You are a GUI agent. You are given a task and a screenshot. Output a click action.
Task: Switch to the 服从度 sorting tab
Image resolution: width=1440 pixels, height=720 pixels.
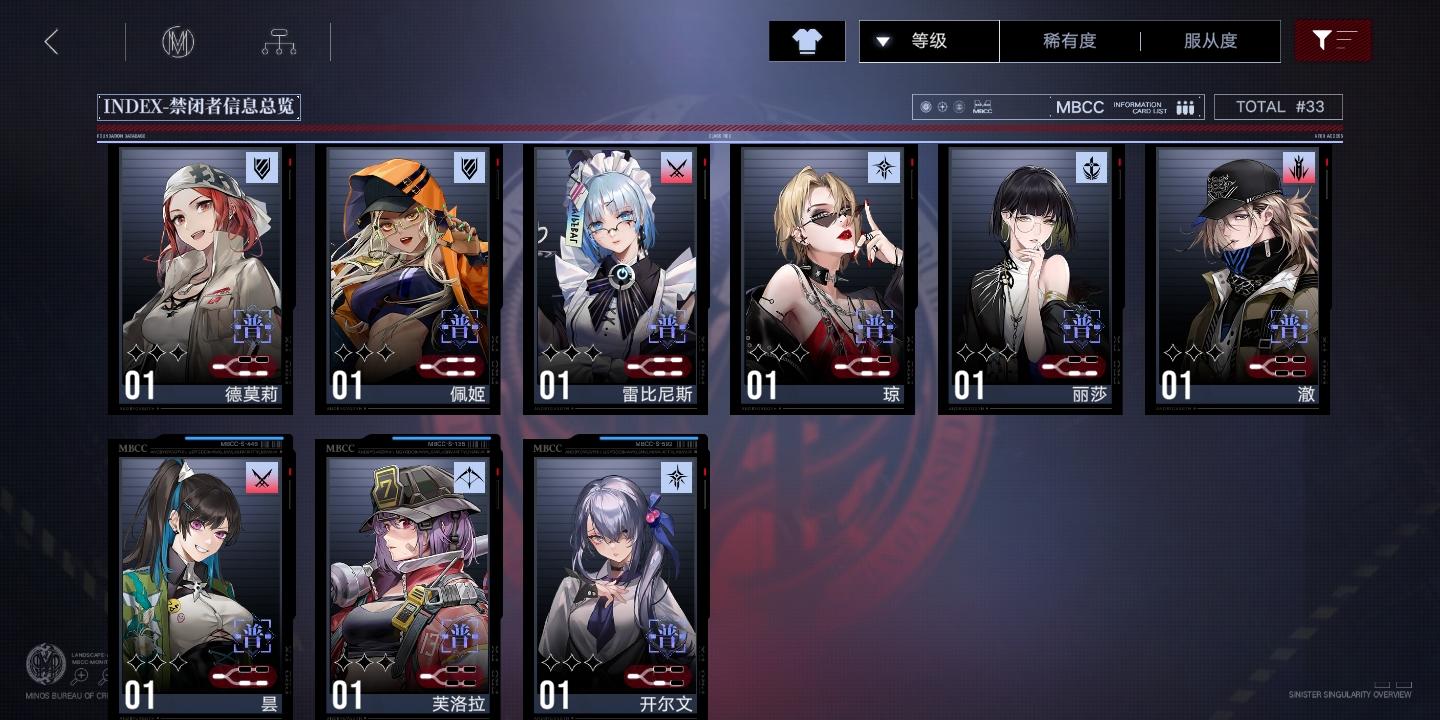1210,41
